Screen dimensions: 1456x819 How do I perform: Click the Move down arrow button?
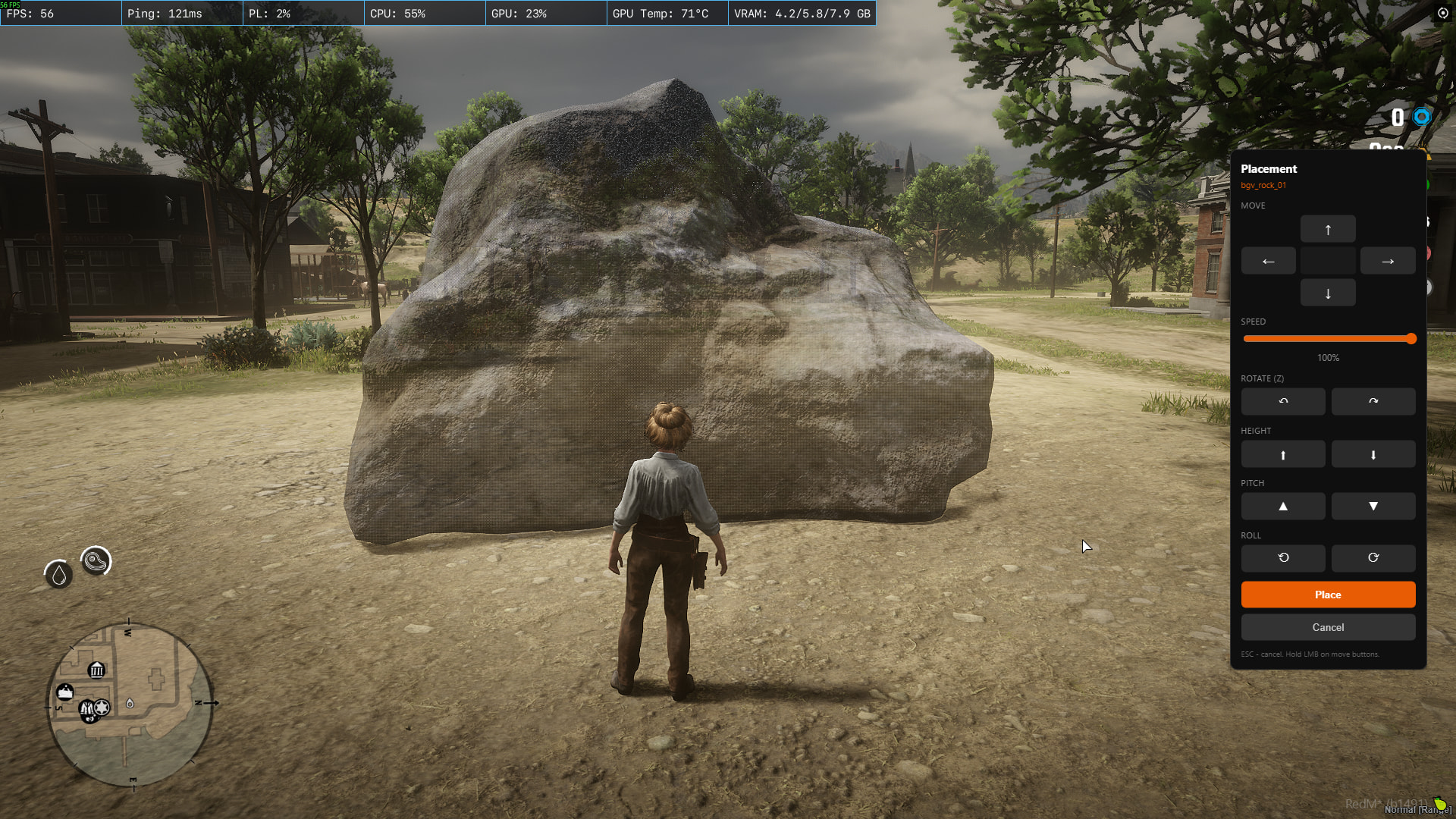click(1328, 293)
